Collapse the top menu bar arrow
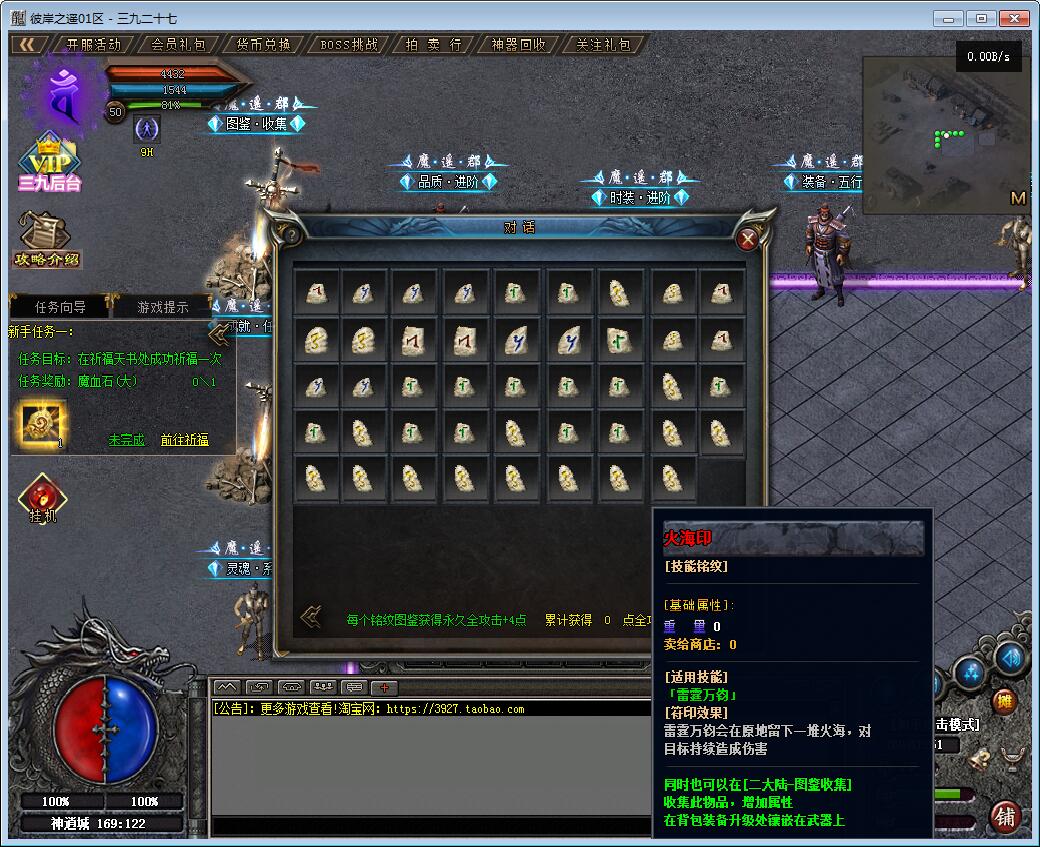This screenshot has width=1040, height=847. (27, 45)
